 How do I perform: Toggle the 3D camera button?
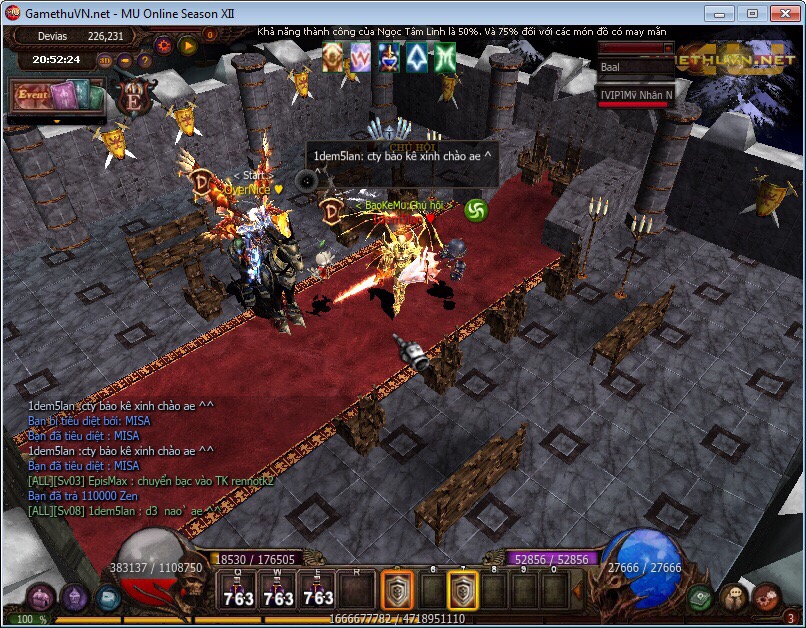tap(104, 60)
